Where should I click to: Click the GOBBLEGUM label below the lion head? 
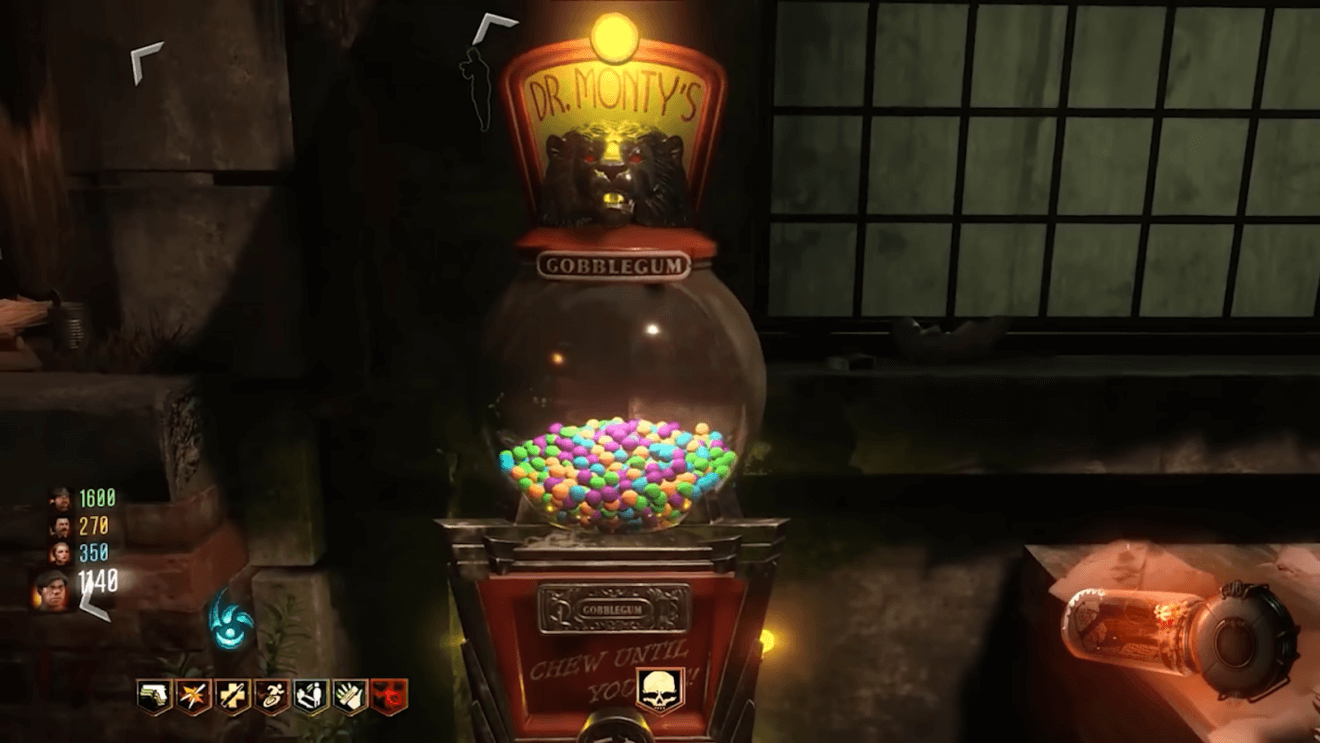coord(614,262)
